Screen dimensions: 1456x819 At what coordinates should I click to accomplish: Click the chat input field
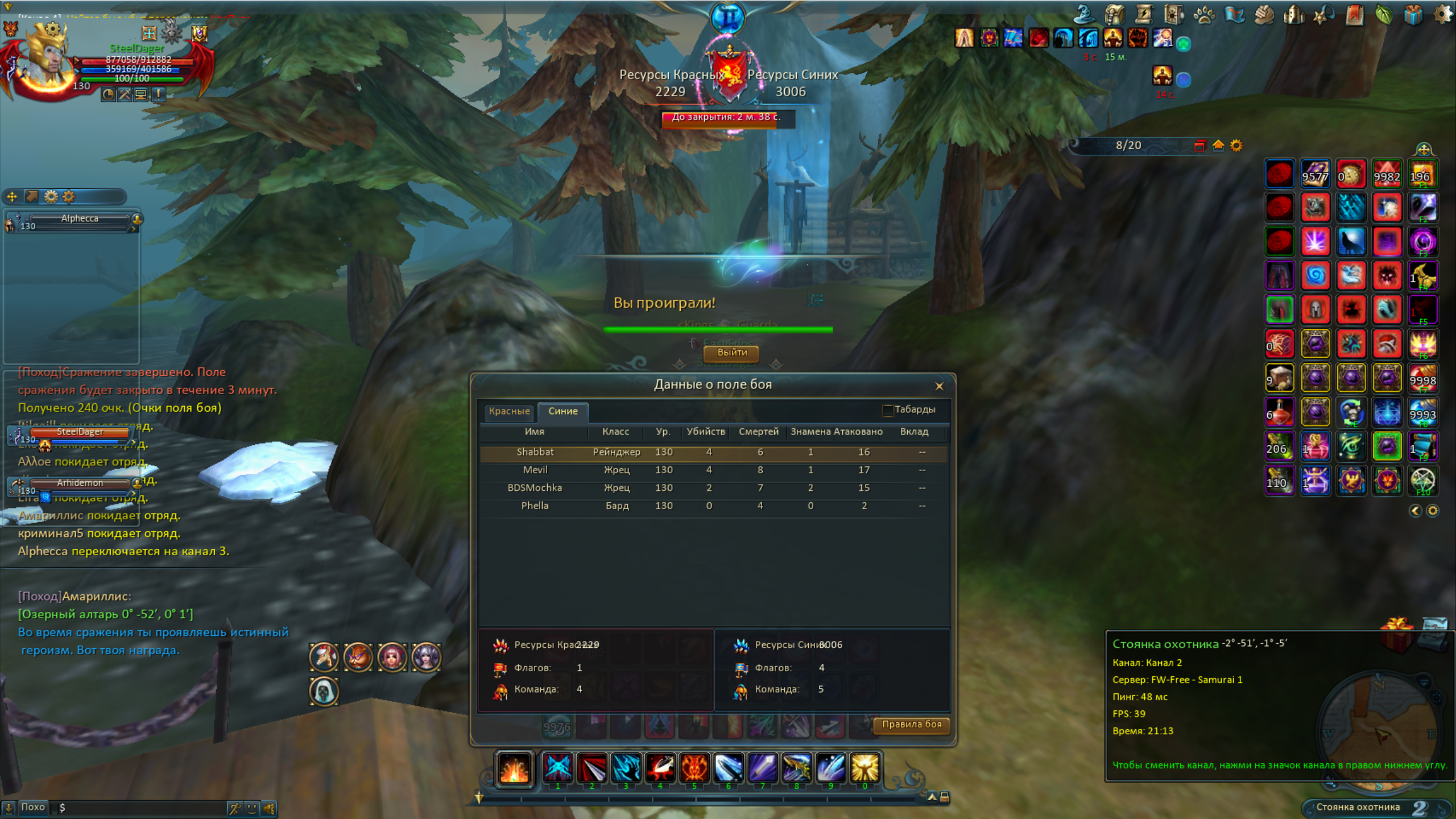click(x=142, y=808)
